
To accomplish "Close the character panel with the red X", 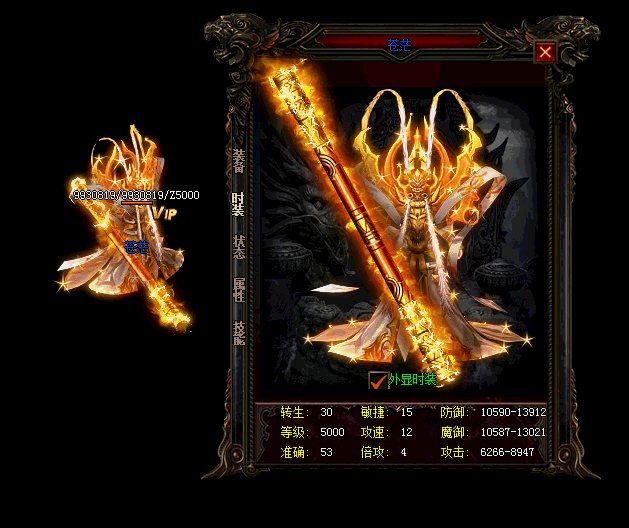I will pyautogui.click(x=545, y=52).
